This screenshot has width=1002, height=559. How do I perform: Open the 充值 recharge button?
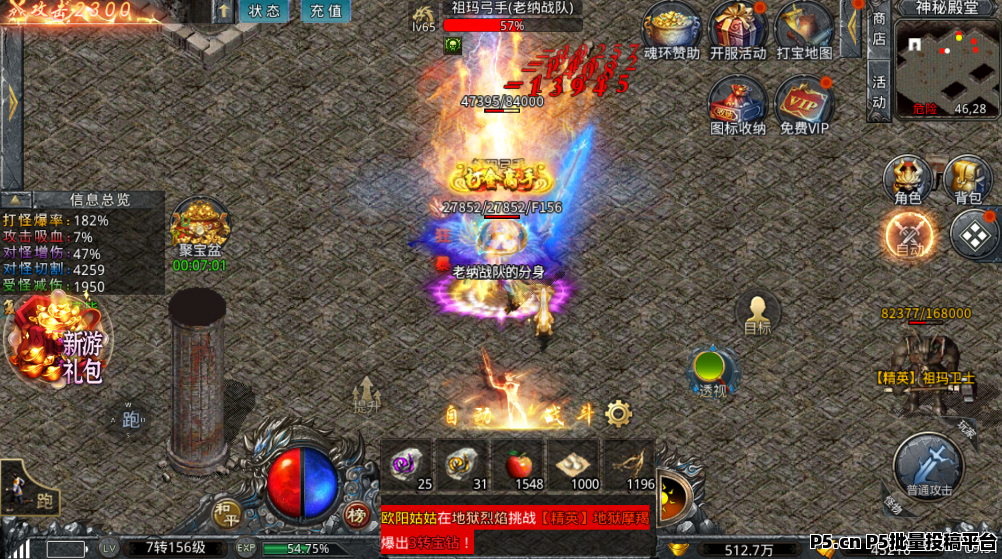click(325, 11)
